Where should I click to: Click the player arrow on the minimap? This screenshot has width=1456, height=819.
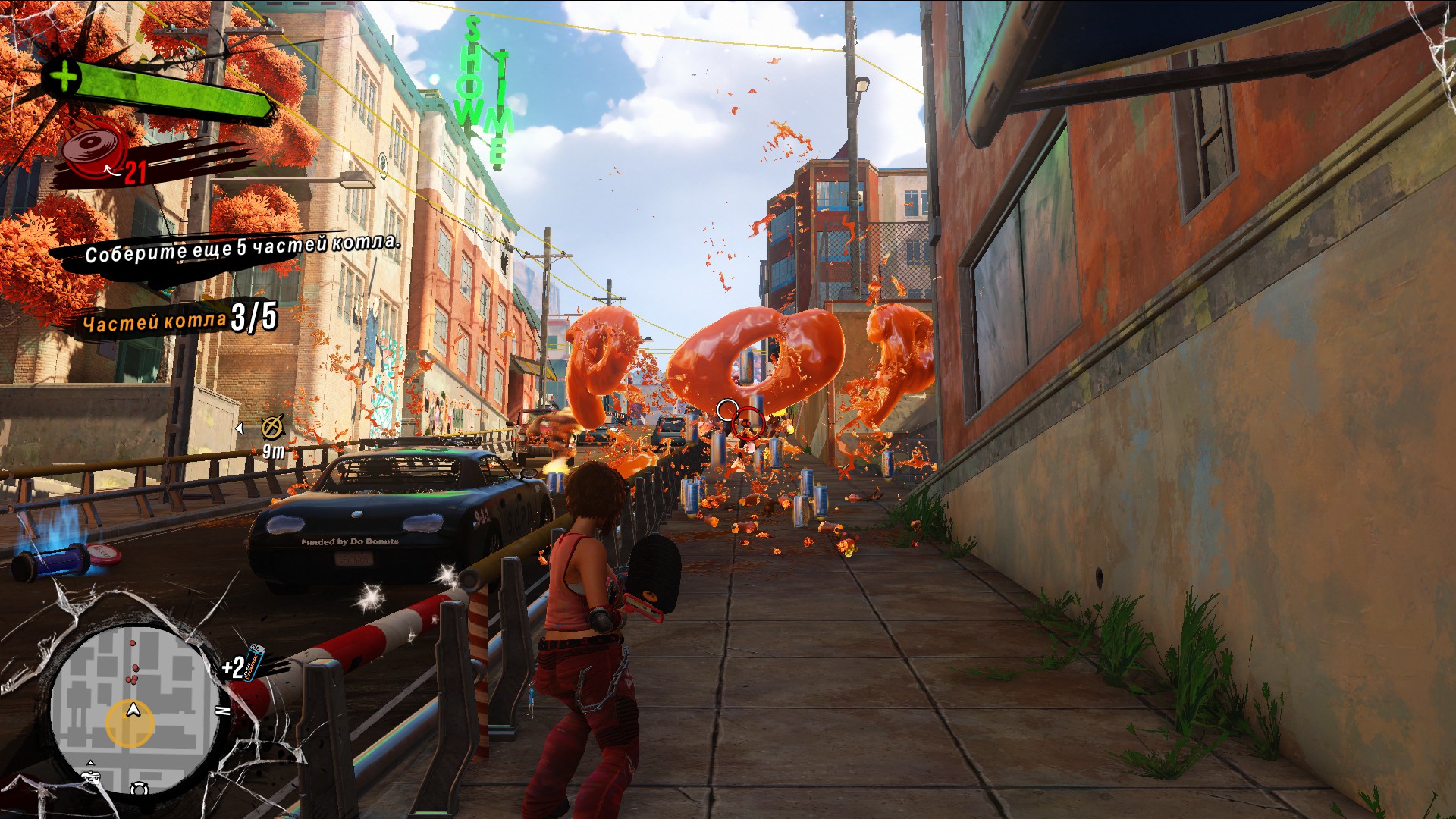coord(133,711)
